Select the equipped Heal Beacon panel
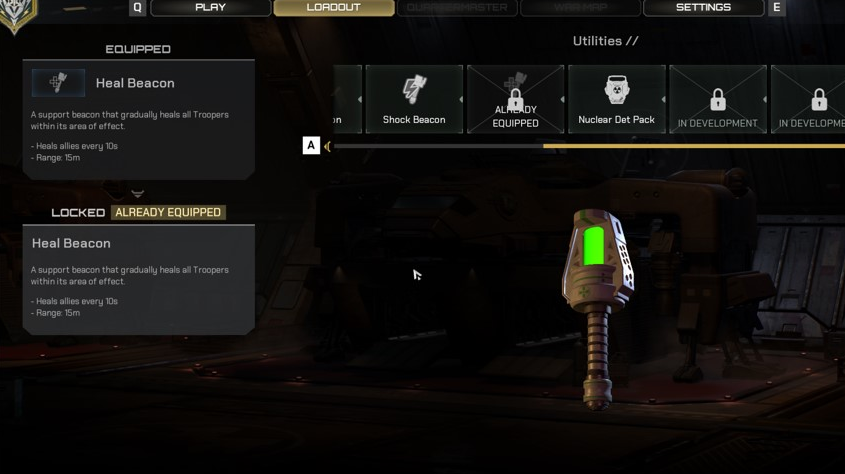 (x=138, y=119)
